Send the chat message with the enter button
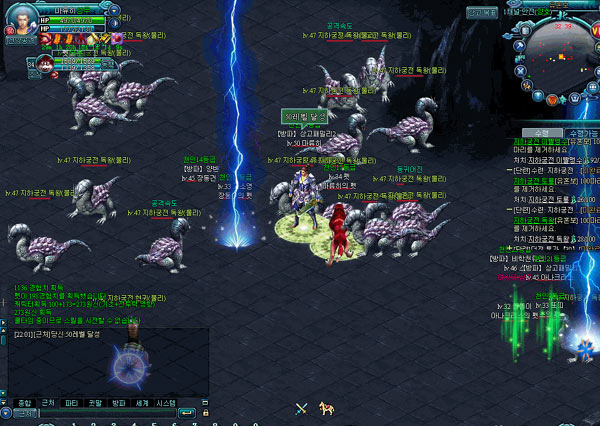Screen dimensions: 600x426 185,412
